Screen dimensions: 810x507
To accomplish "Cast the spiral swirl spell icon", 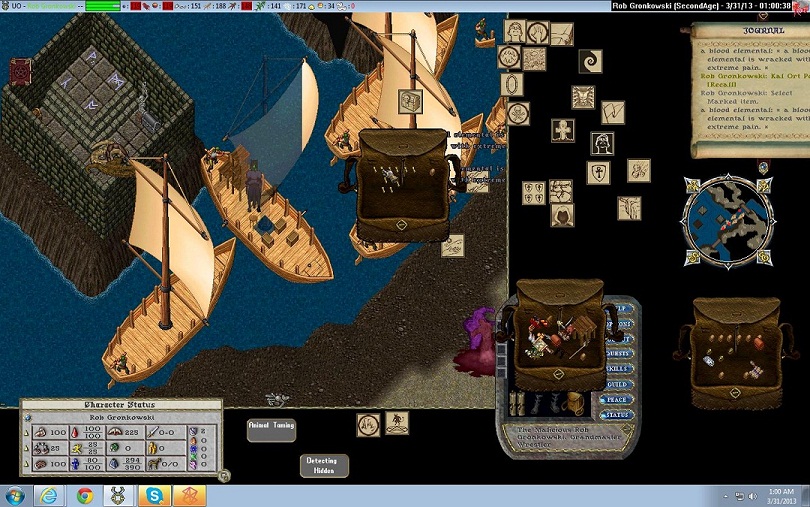I will tap(591, 61).
